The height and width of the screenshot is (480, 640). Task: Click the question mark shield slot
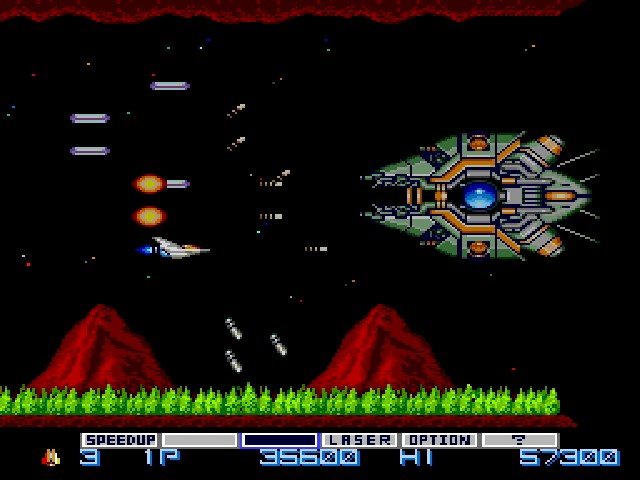pyautogui.click(x=519, y=440)
